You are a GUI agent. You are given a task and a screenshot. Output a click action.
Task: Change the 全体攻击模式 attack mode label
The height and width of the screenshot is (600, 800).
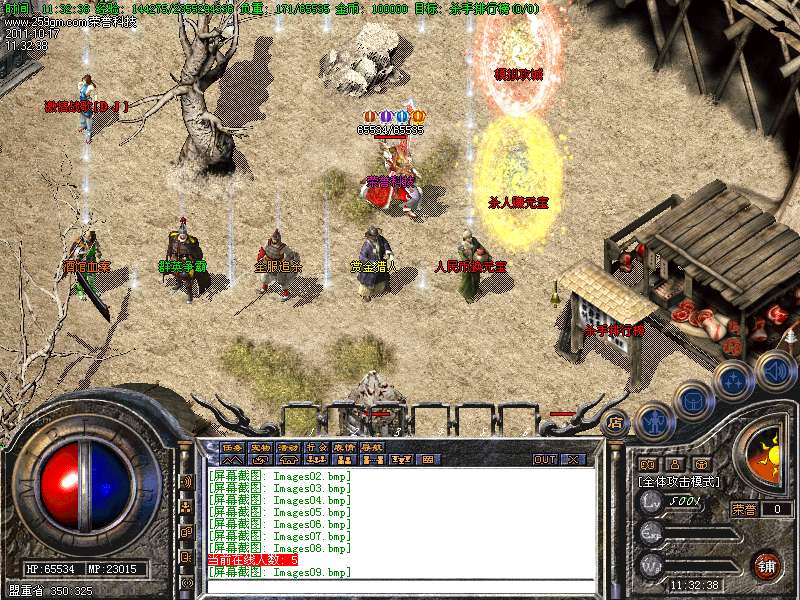click(679, 482)
